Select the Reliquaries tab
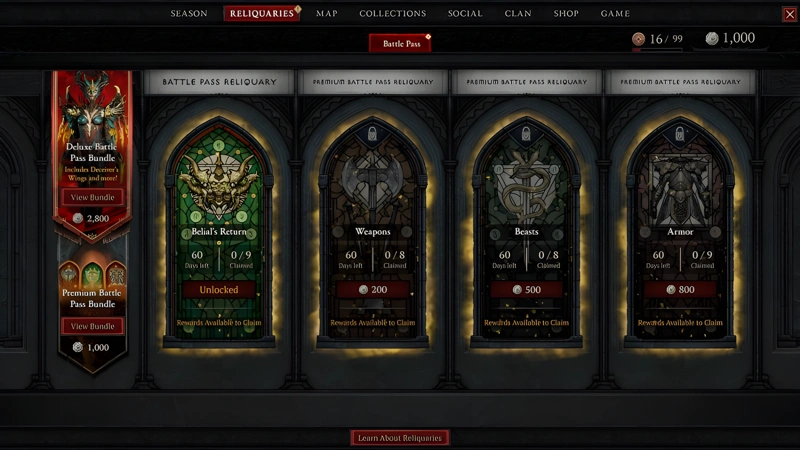The image size is (800, 450). tap(262, 14)
